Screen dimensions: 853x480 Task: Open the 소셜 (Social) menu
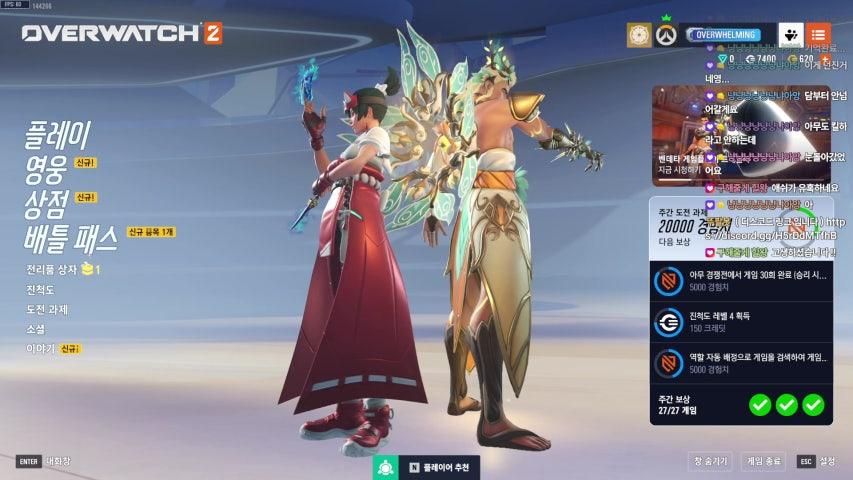36,329
